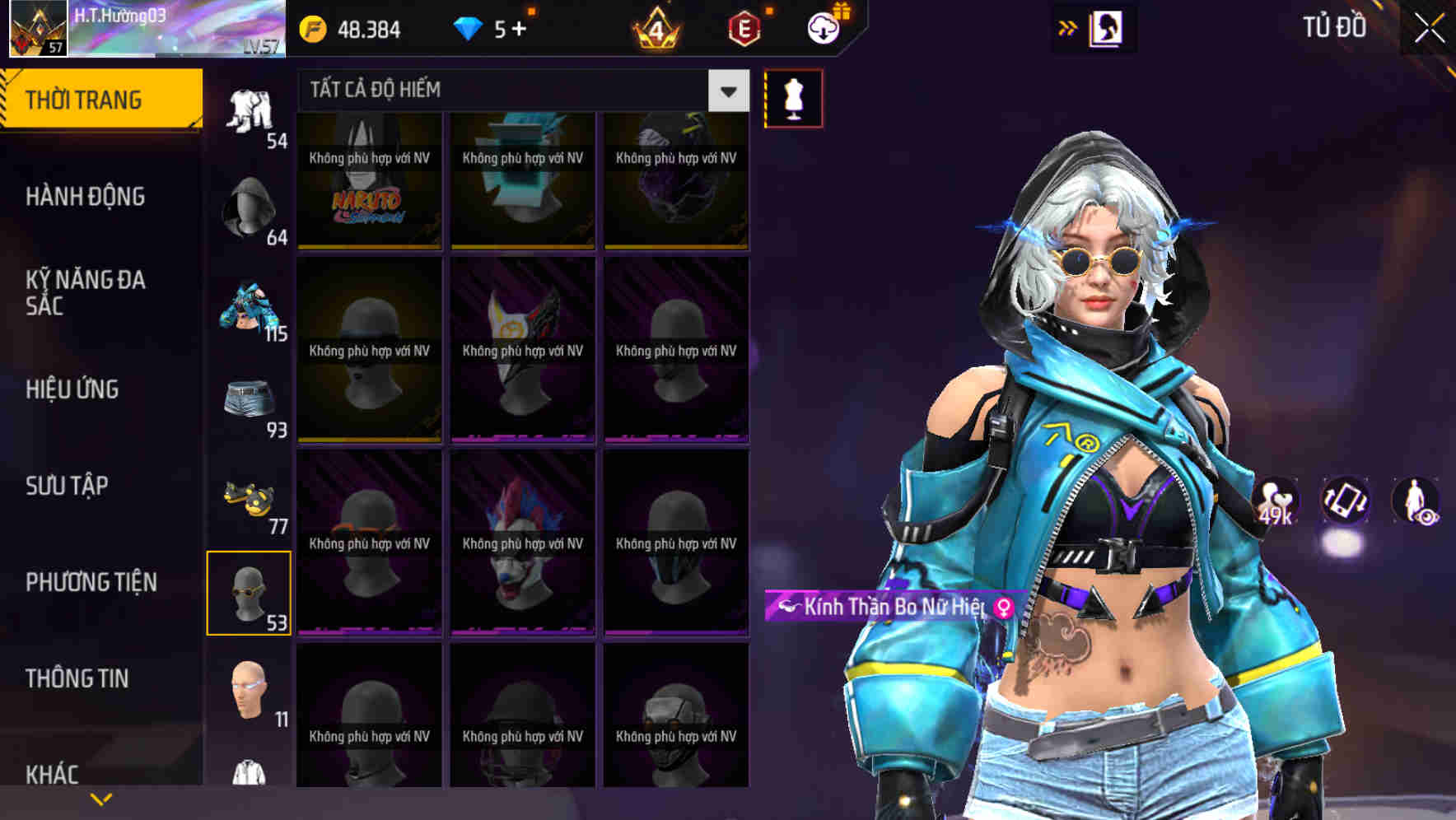Click the gold coin balance icon
The width and height of the screenshot is (1456, 820).
click(x=314, y=27)
